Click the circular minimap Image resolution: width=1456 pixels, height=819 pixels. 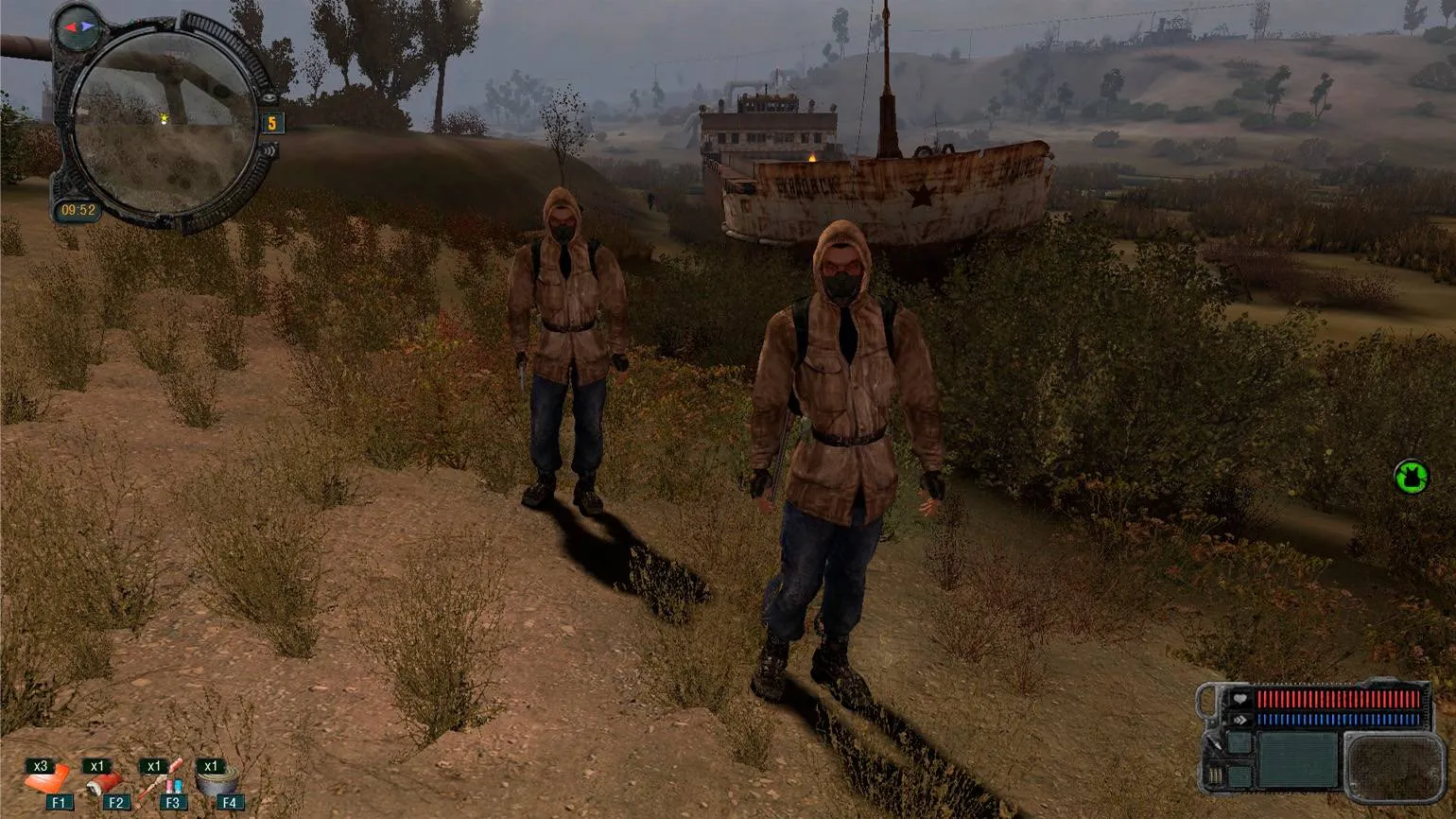coord(165,121)
